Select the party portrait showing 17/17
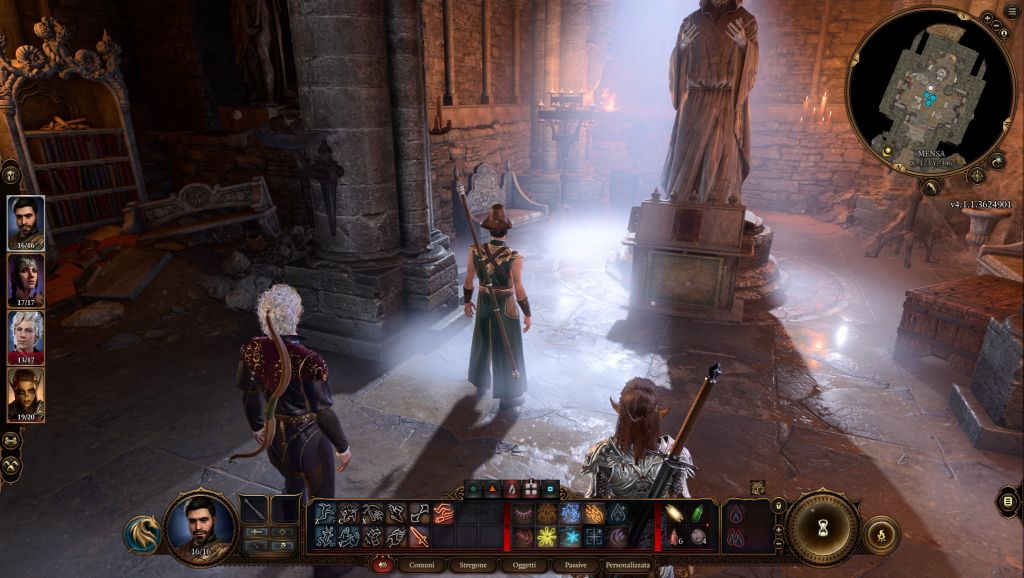This screenshot has height=578, width=1024. tap(25, 280)
